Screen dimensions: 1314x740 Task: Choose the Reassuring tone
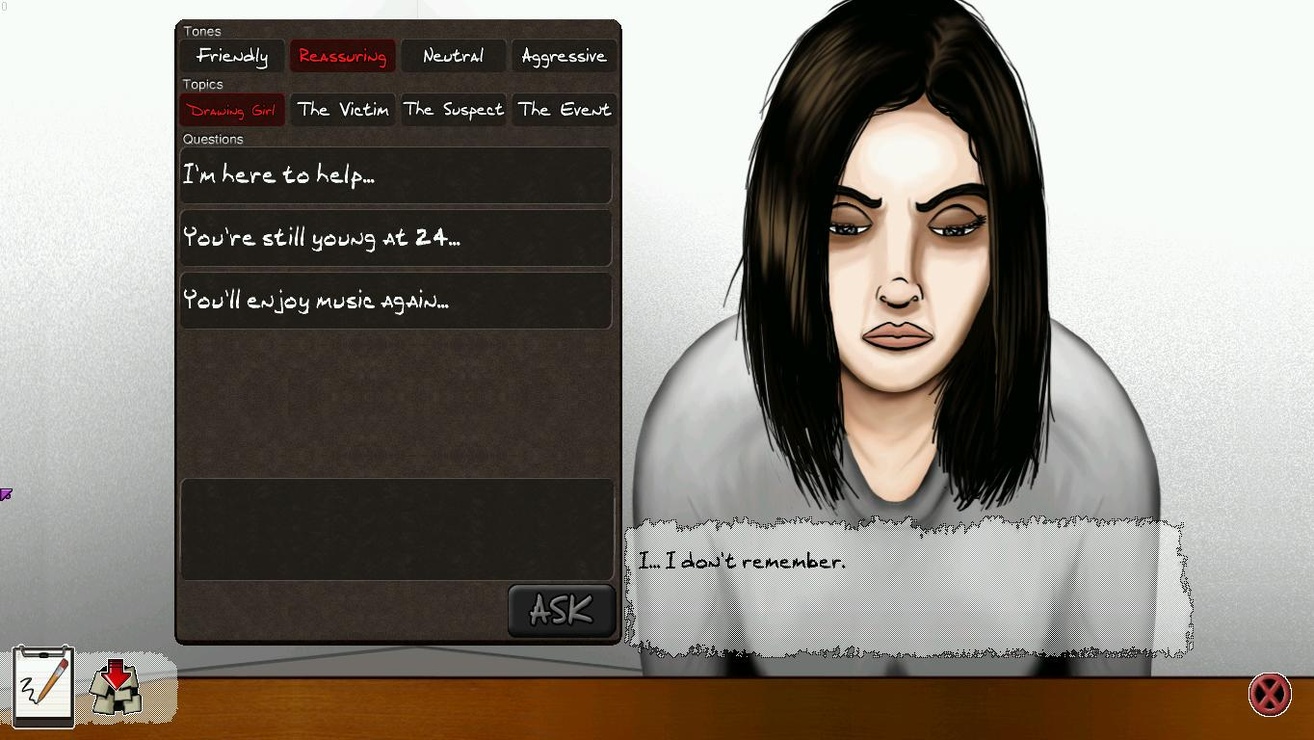[x=342, y=56]
